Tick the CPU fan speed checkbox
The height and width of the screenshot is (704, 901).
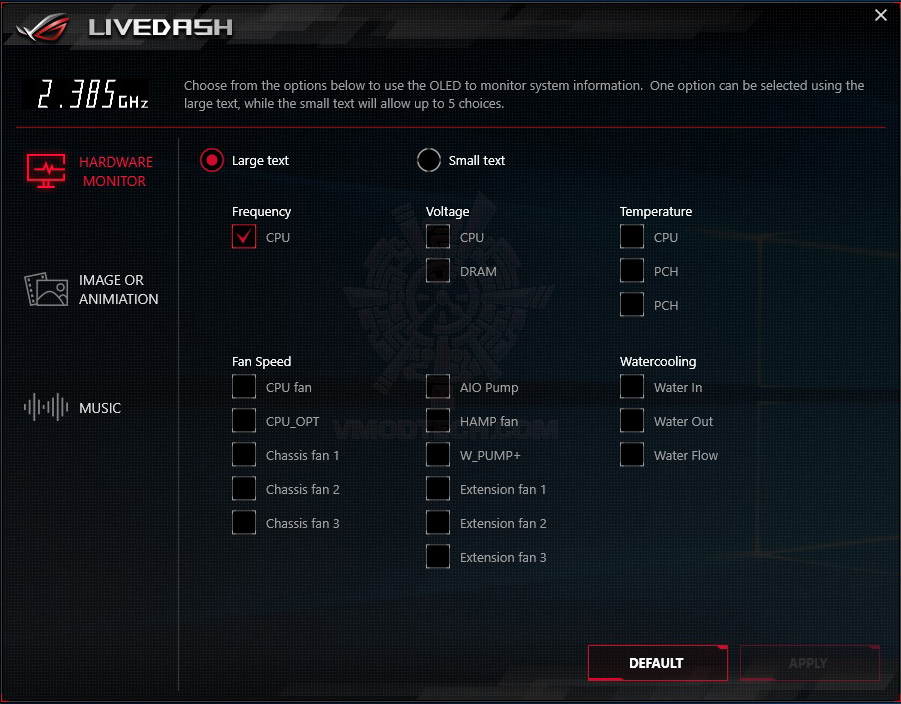[245, 387]
